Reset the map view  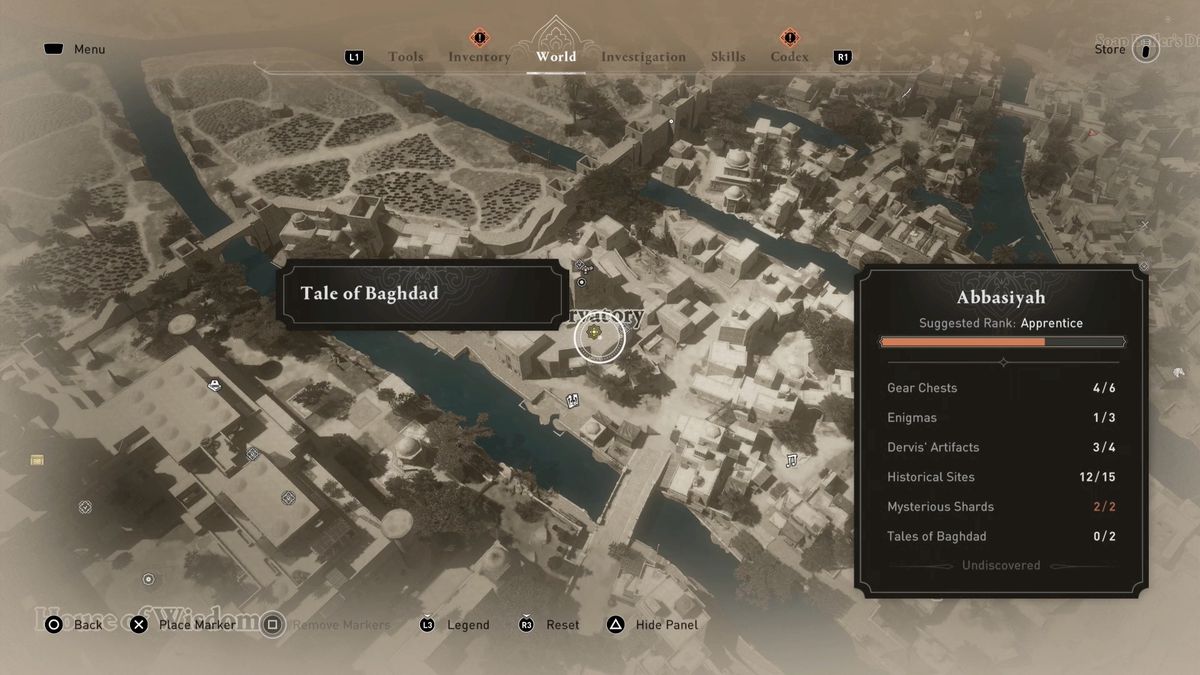[562, 625]
